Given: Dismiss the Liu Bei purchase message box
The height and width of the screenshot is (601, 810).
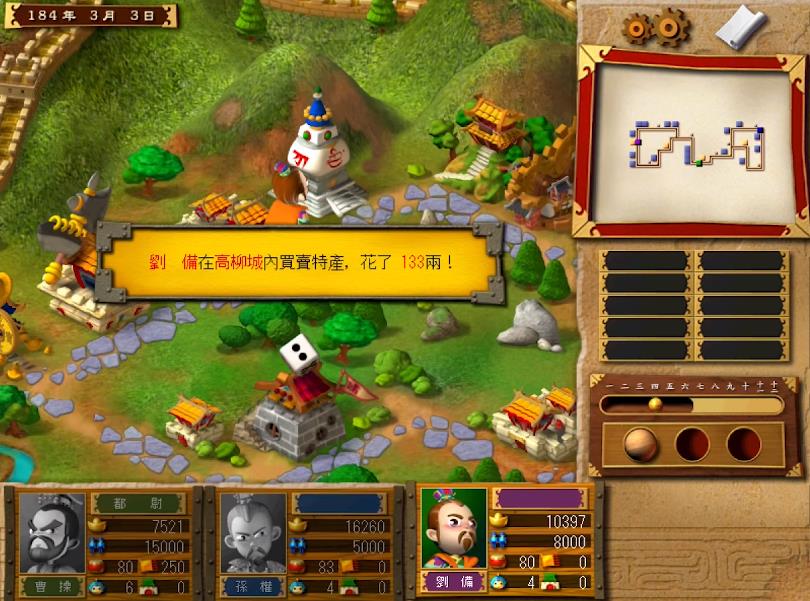Looking at the screenshot, I should 300,262.
